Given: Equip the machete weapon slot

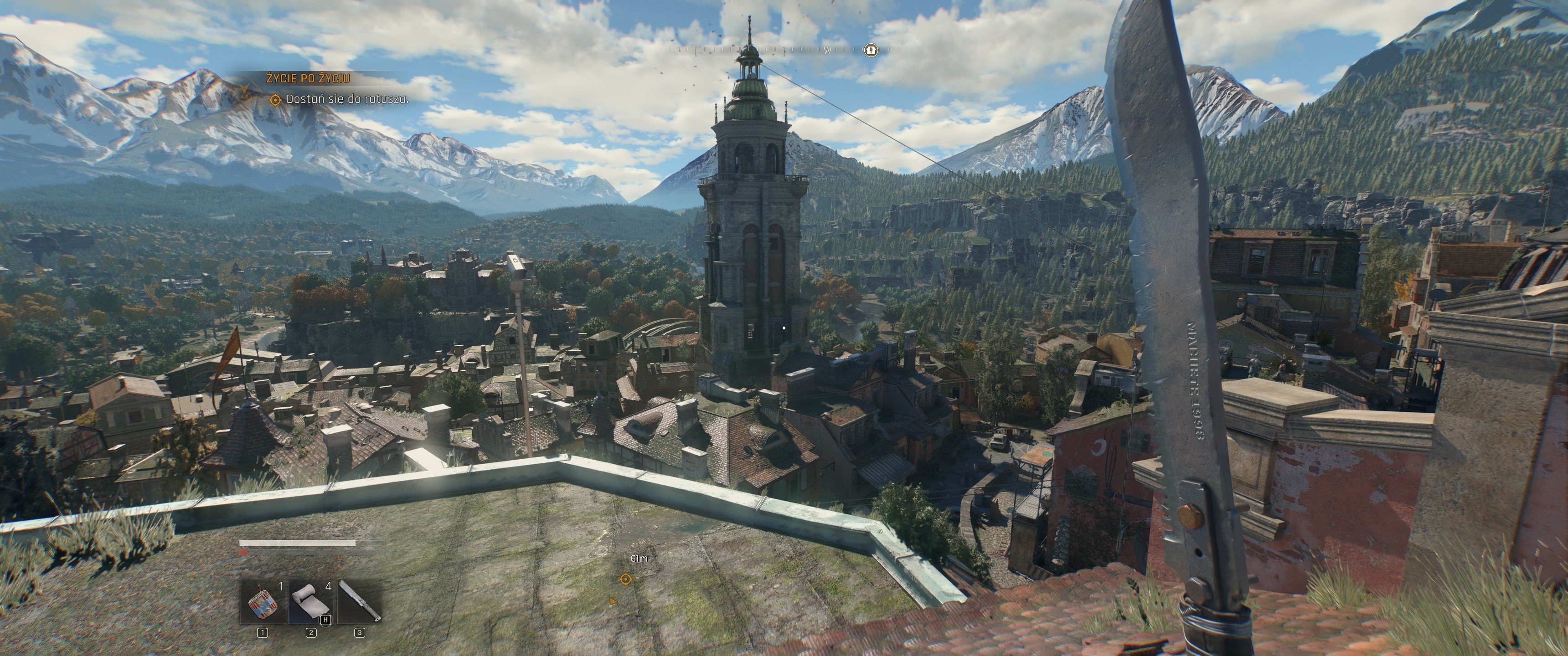Looking at the screenshot, I should 359,601.
